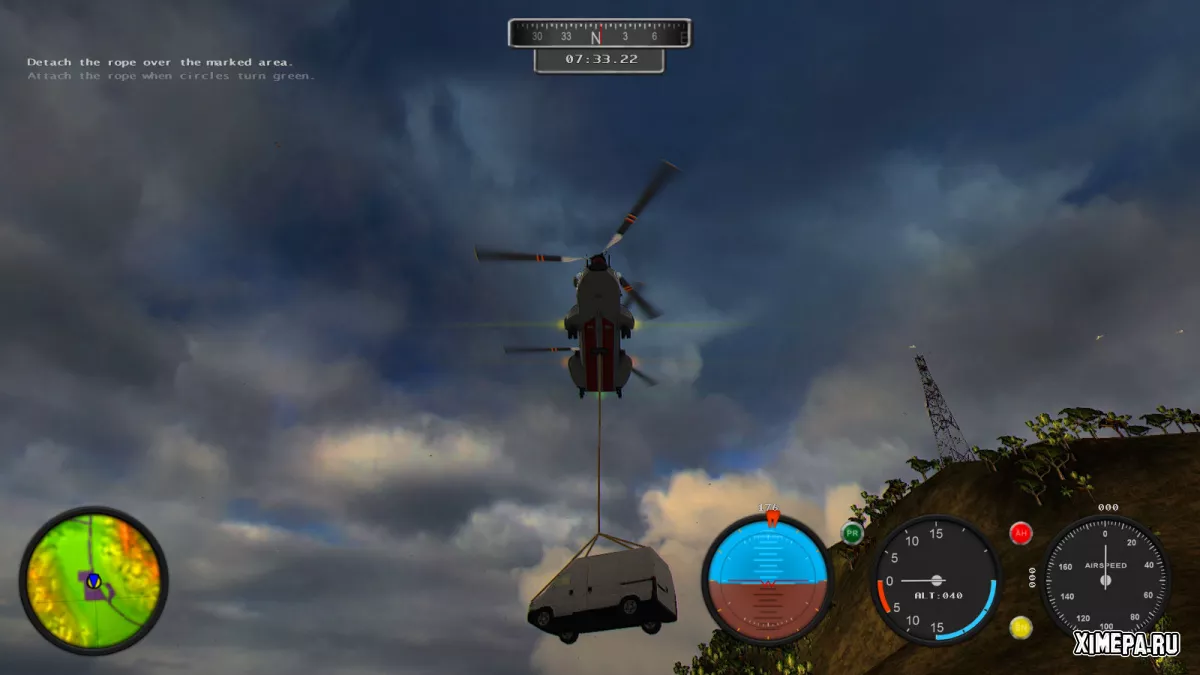
Task: Toggle the yellow EN indicator light
Action: [1021, 627]
